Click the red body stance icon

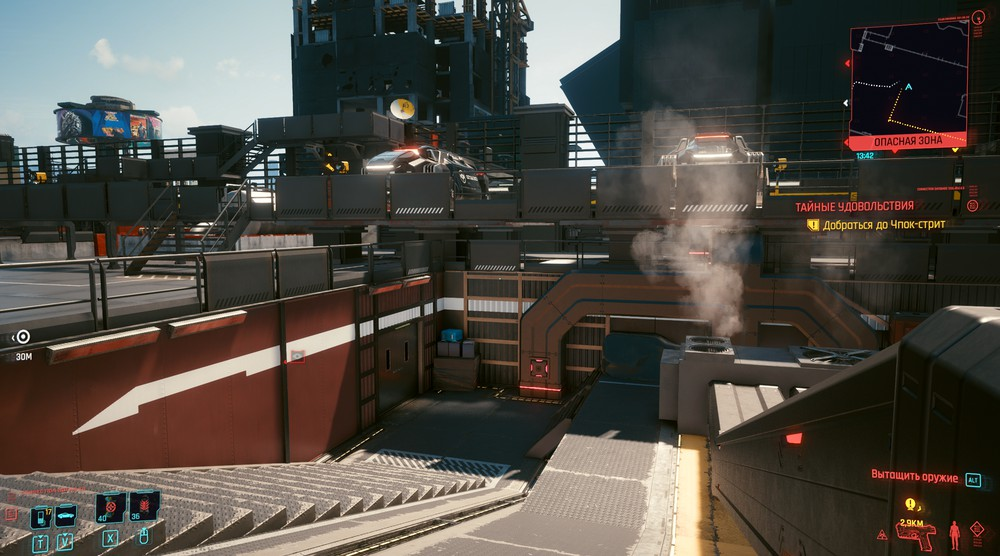(954, 535)
